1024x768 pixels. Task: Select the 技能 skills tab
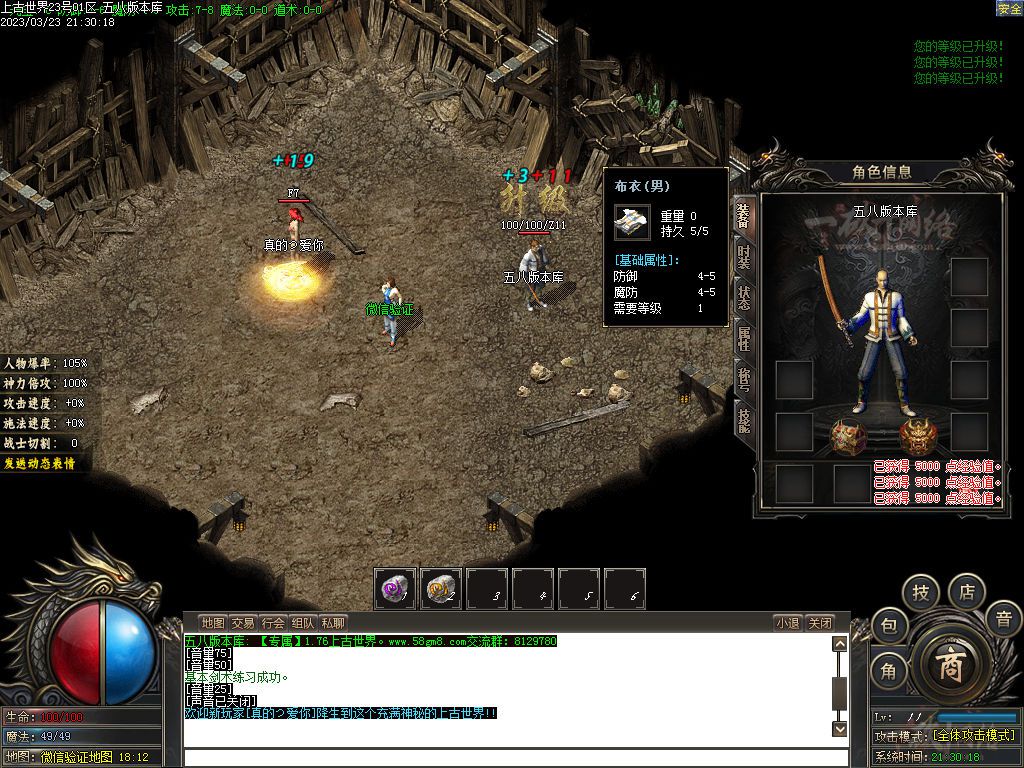[x=742, y=418]
